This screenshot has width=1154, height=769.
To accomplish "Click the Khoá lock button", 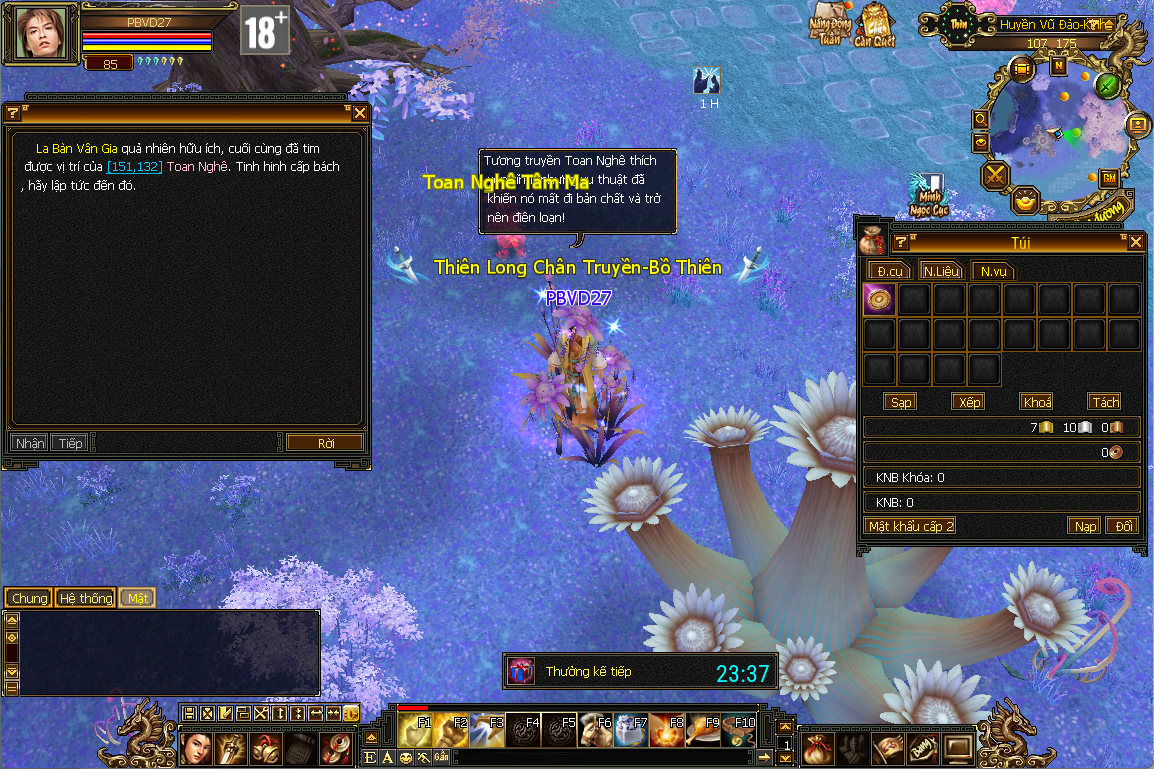I will point(1037,402).
